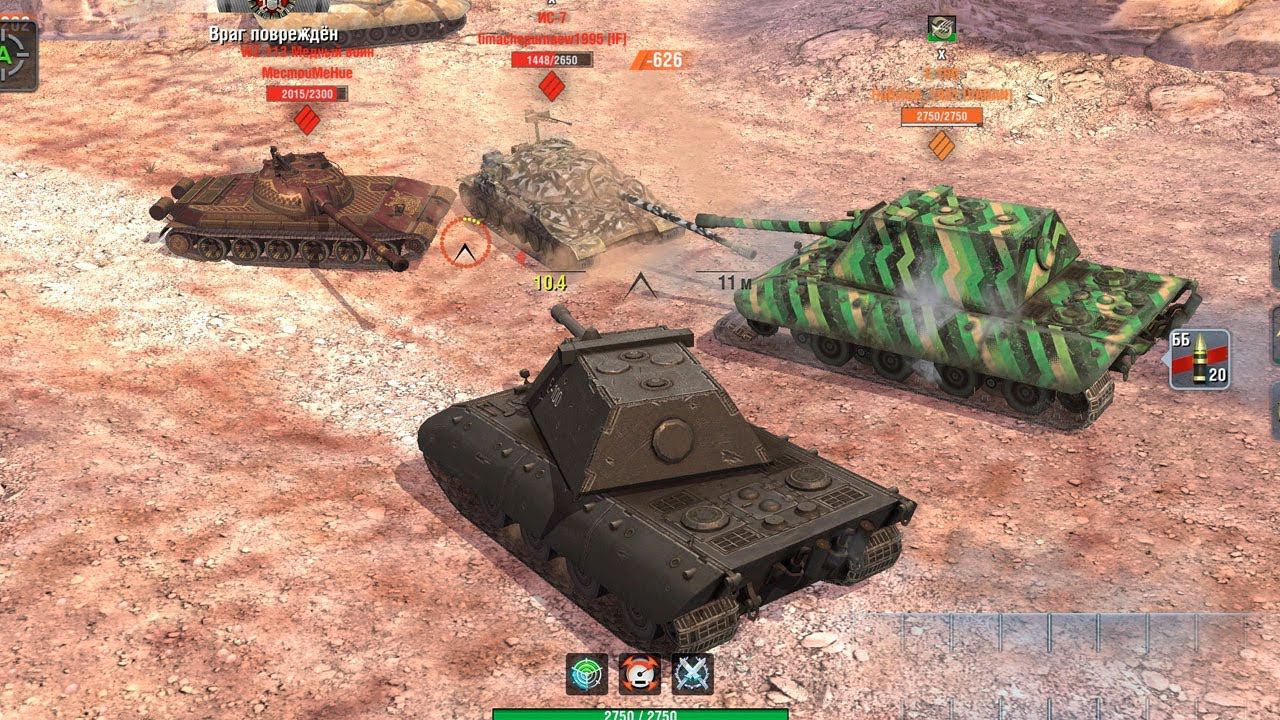The image size is (1280, 720).
Task: Activate the green radar consumable
Action: [x=586, y=674]
